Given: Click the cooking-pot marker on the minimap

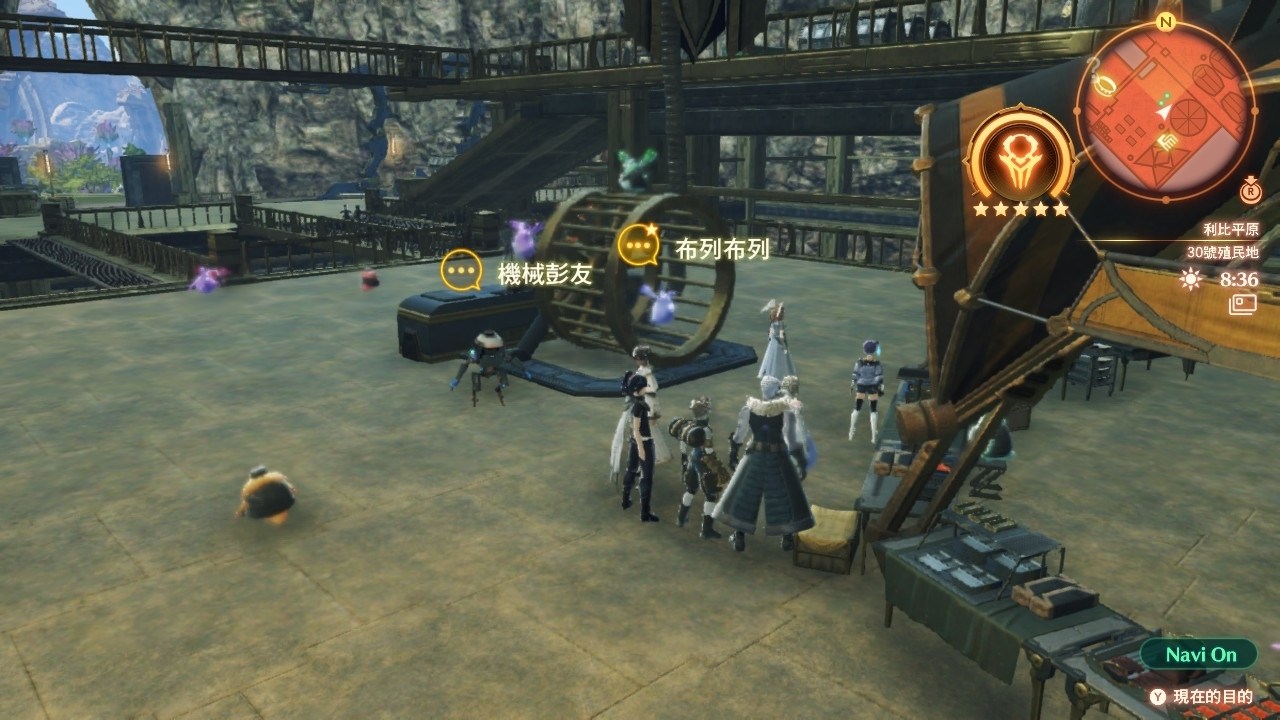Looking at the screenshot, I should [1106, 84].
